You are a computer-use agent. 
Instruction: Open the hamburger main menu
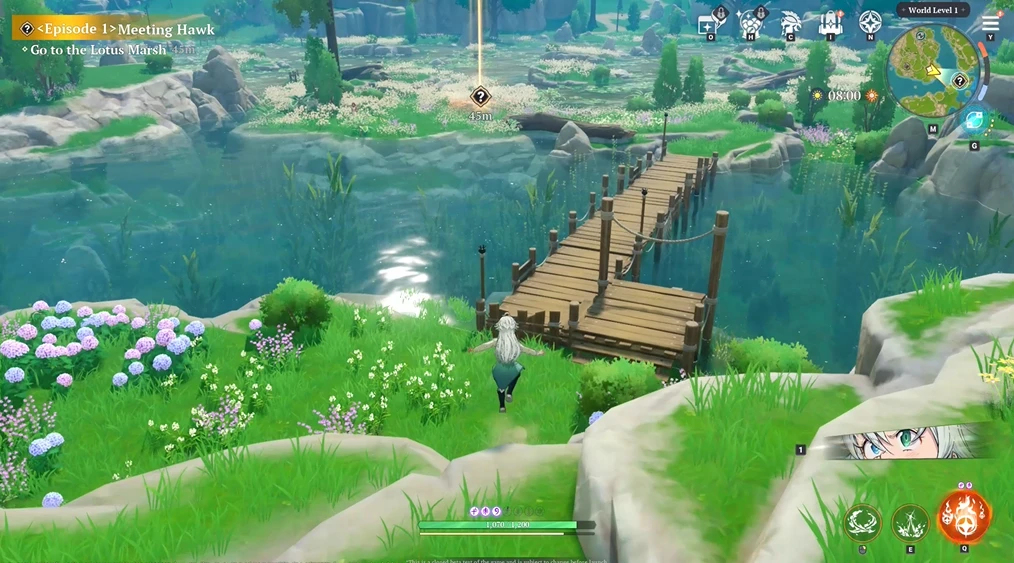click(x=990, y=23)
